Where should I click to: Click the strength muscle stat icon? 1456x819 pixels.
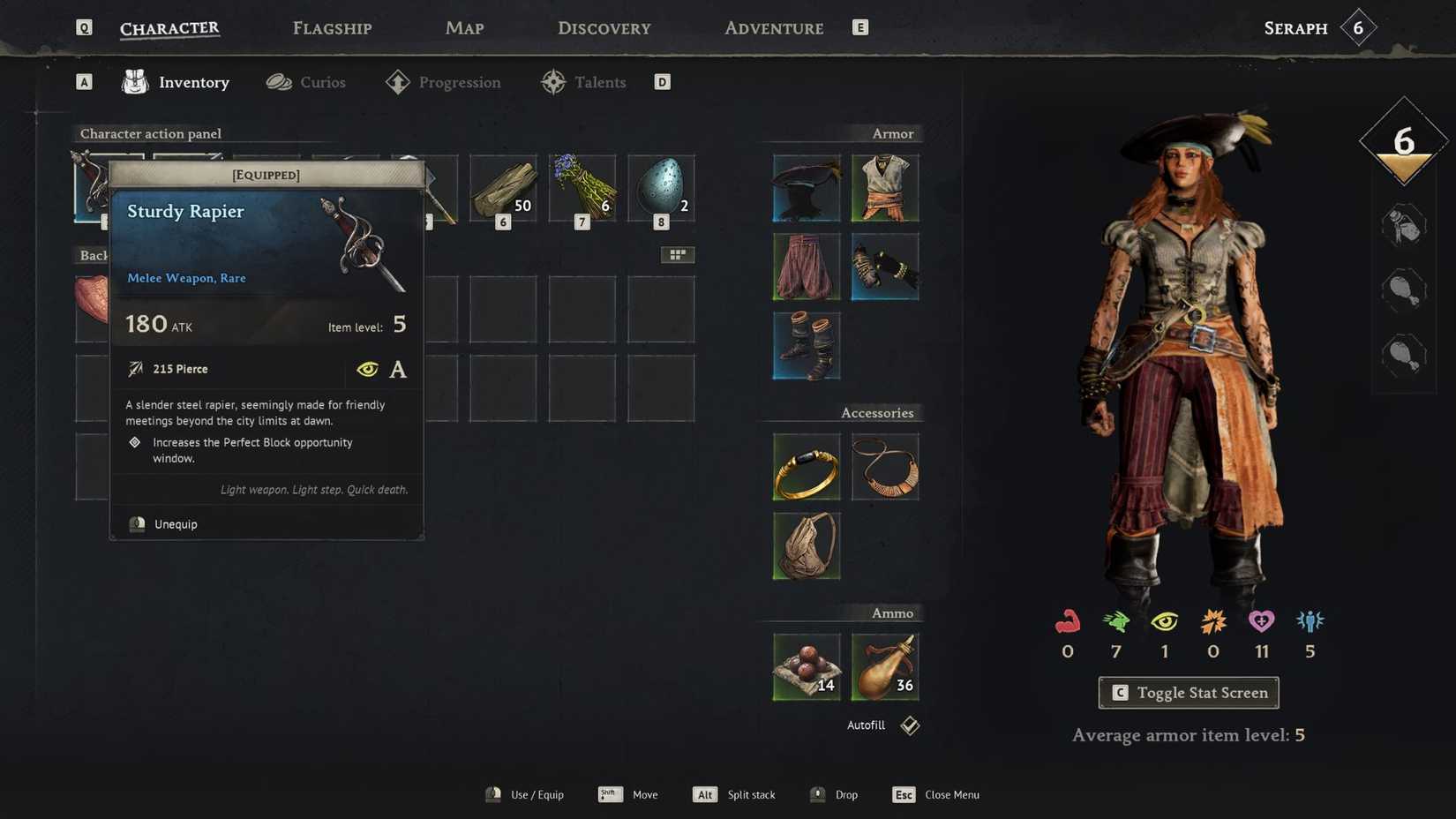coord(1068,625)
